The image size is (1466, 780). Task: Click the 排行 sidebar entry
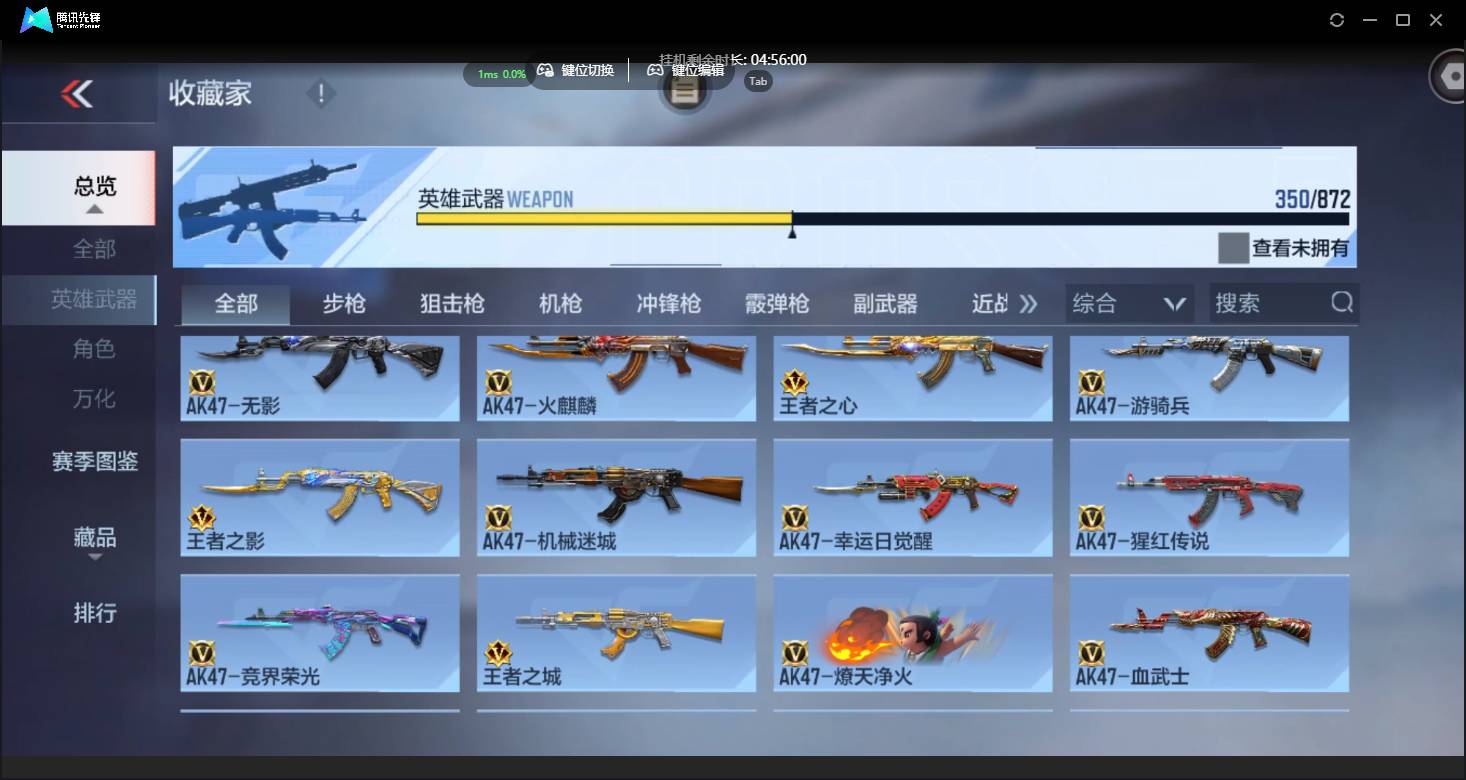(x=95, y=613)
